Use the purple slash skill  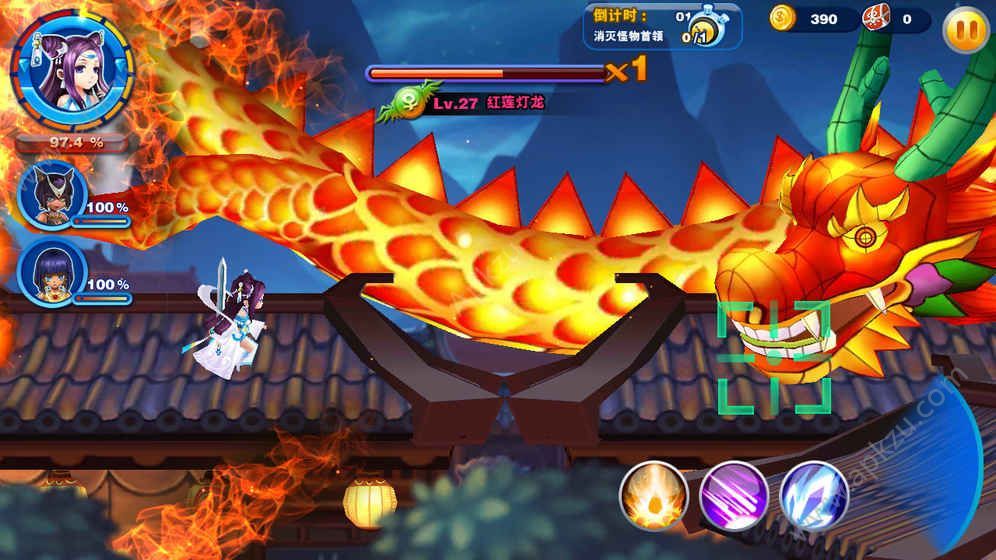733,495
